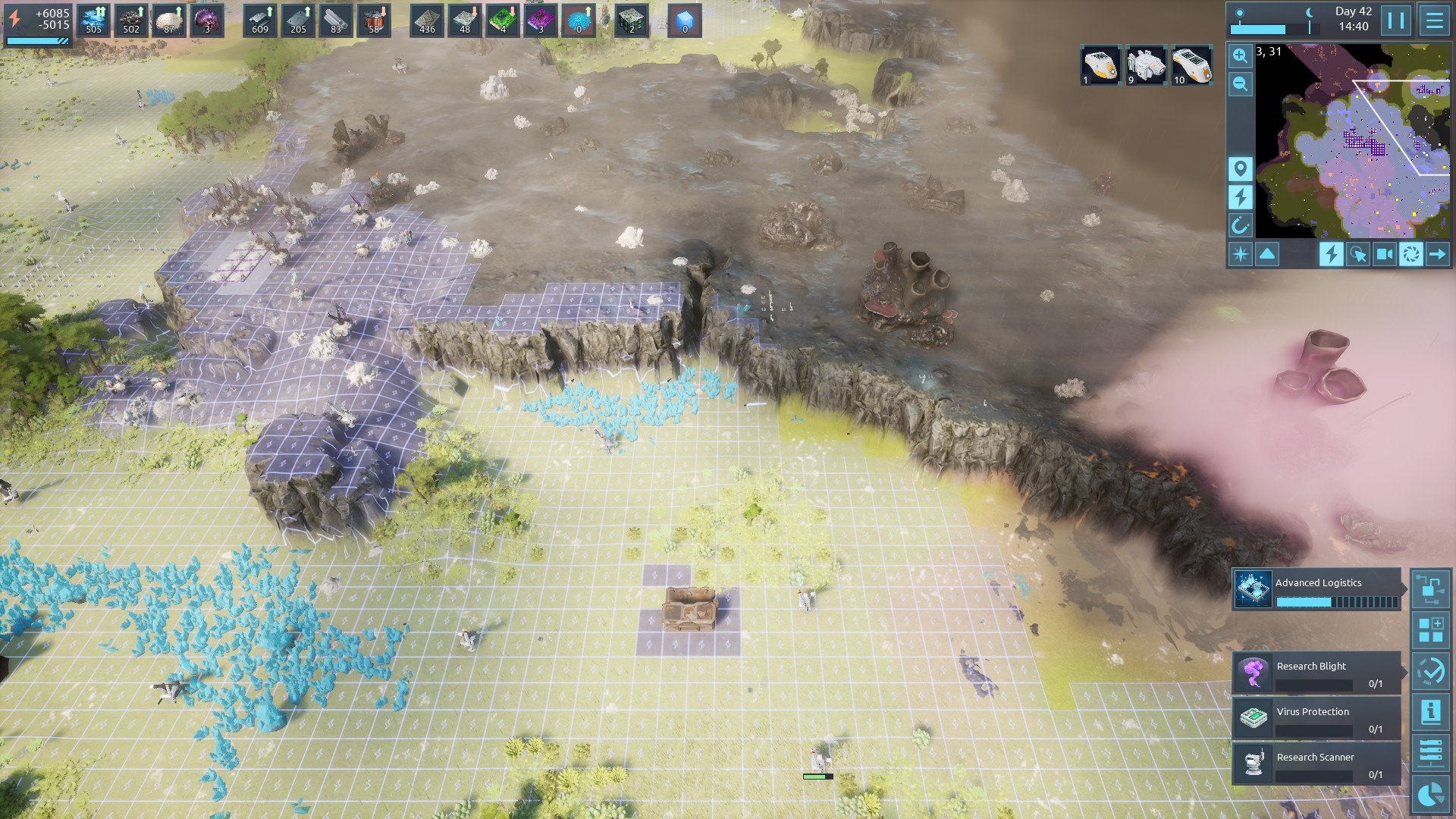The image size is (1456, 819).
Task: Select the Research Blight objective
Action: (1316, 673)
